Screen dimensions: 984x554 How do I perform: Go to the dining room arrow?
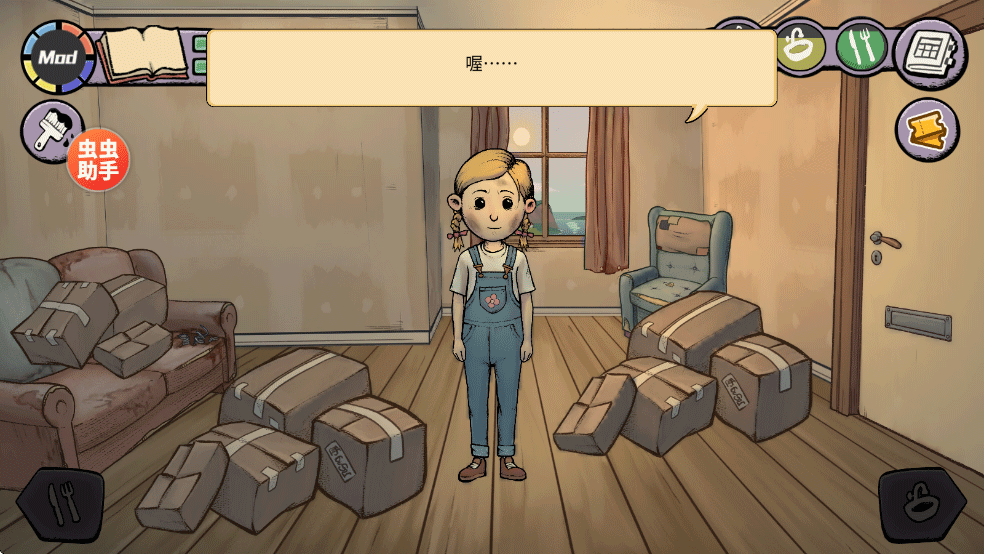point(62,504)
